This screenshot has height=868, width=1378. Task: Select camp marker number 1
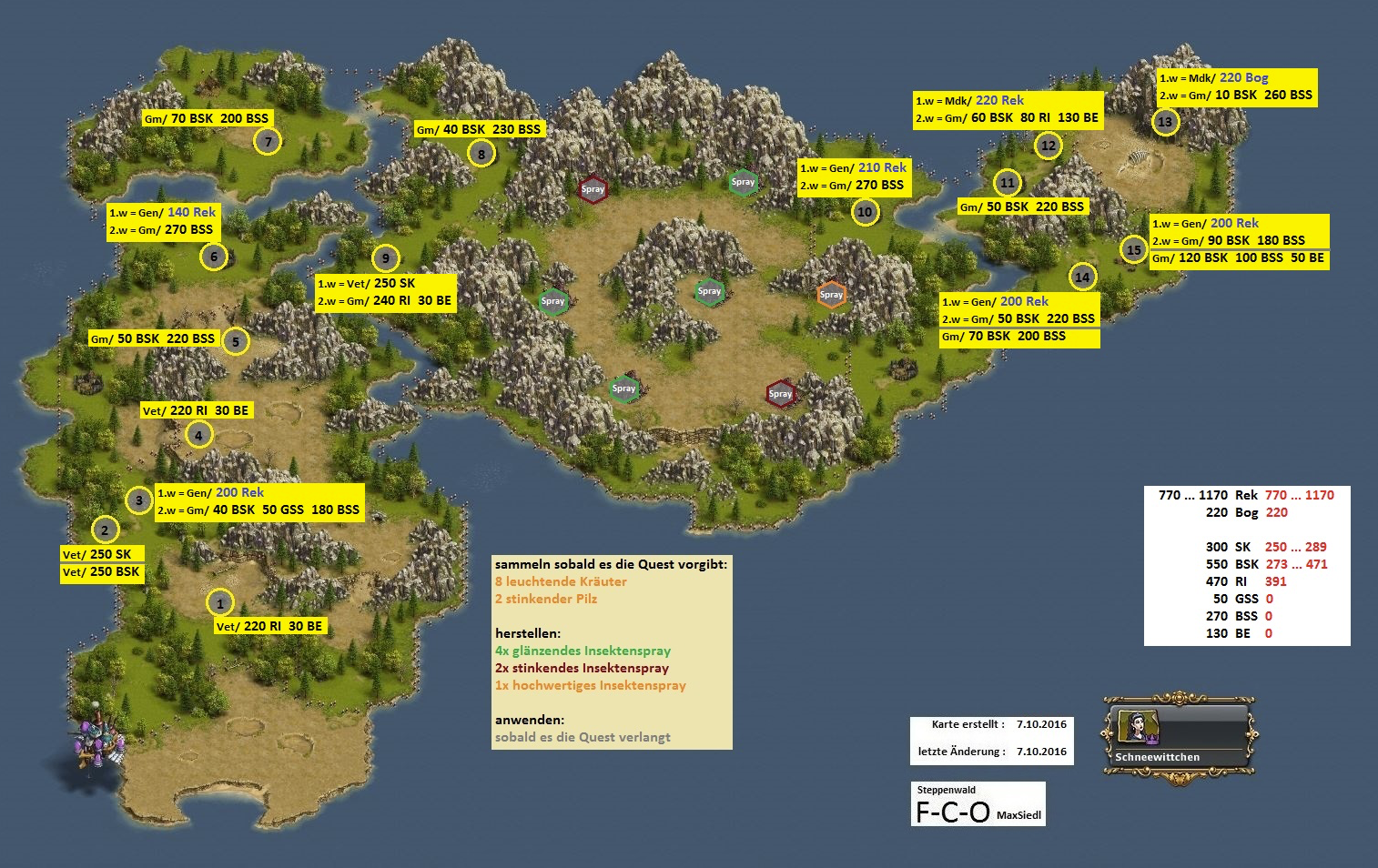point(219,602)
